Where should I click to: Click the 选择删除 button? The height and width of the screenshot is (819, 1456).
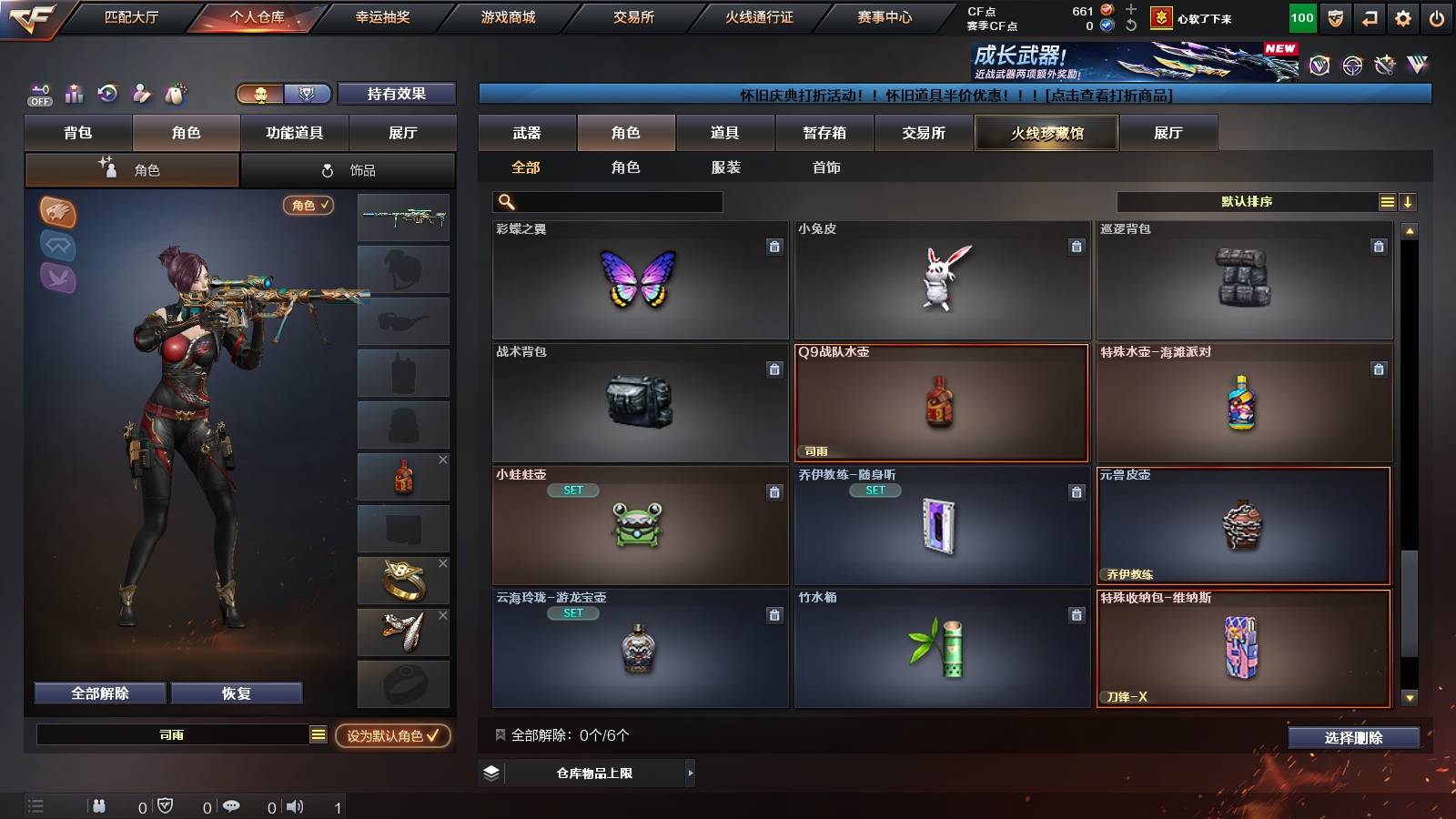(x=1354, y=738)
